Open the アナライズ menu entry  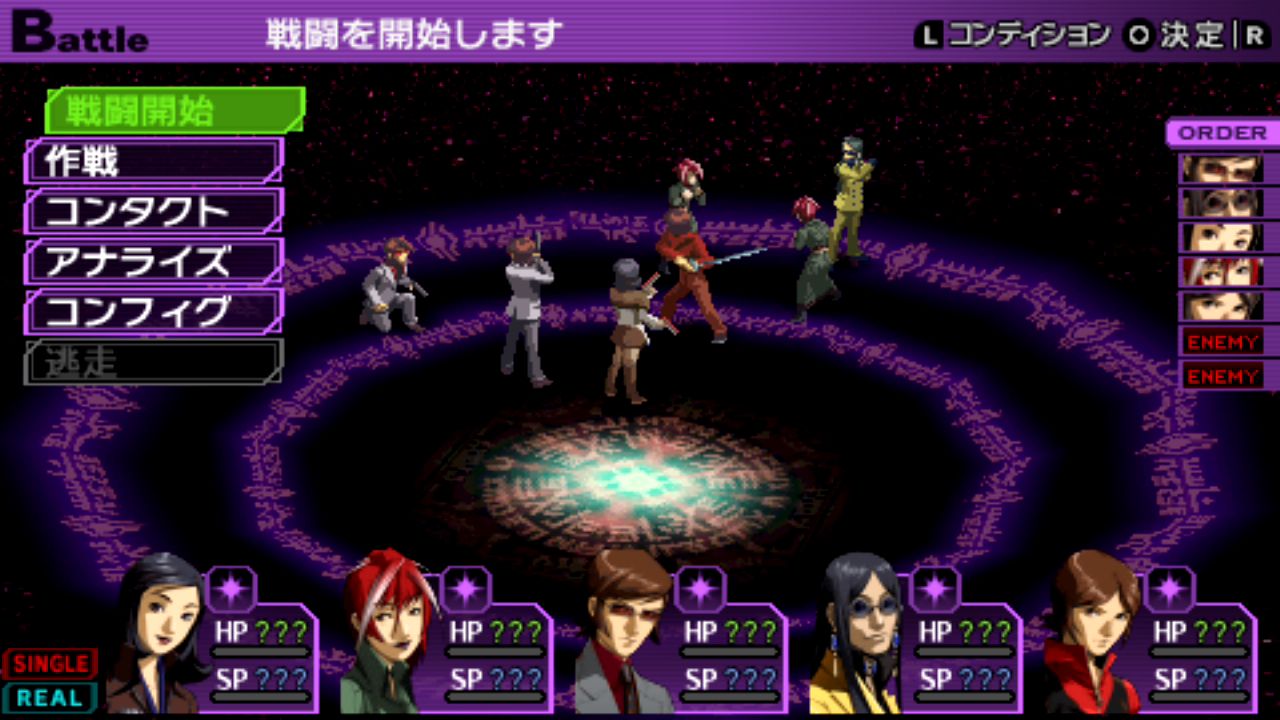point(154,262)
